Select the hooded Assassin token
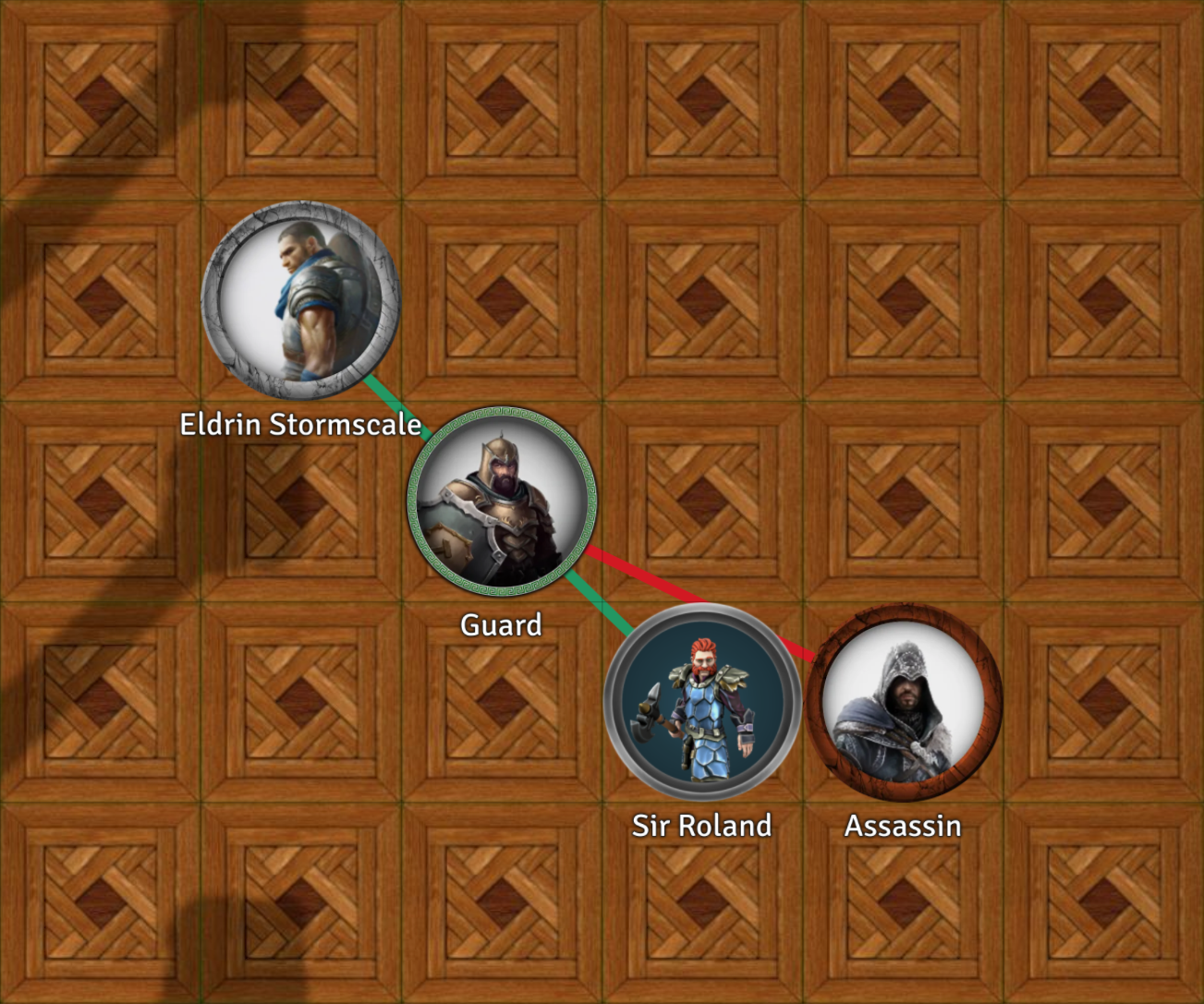This screenshot has height=1004, width=1204. [x=904, y=702]
